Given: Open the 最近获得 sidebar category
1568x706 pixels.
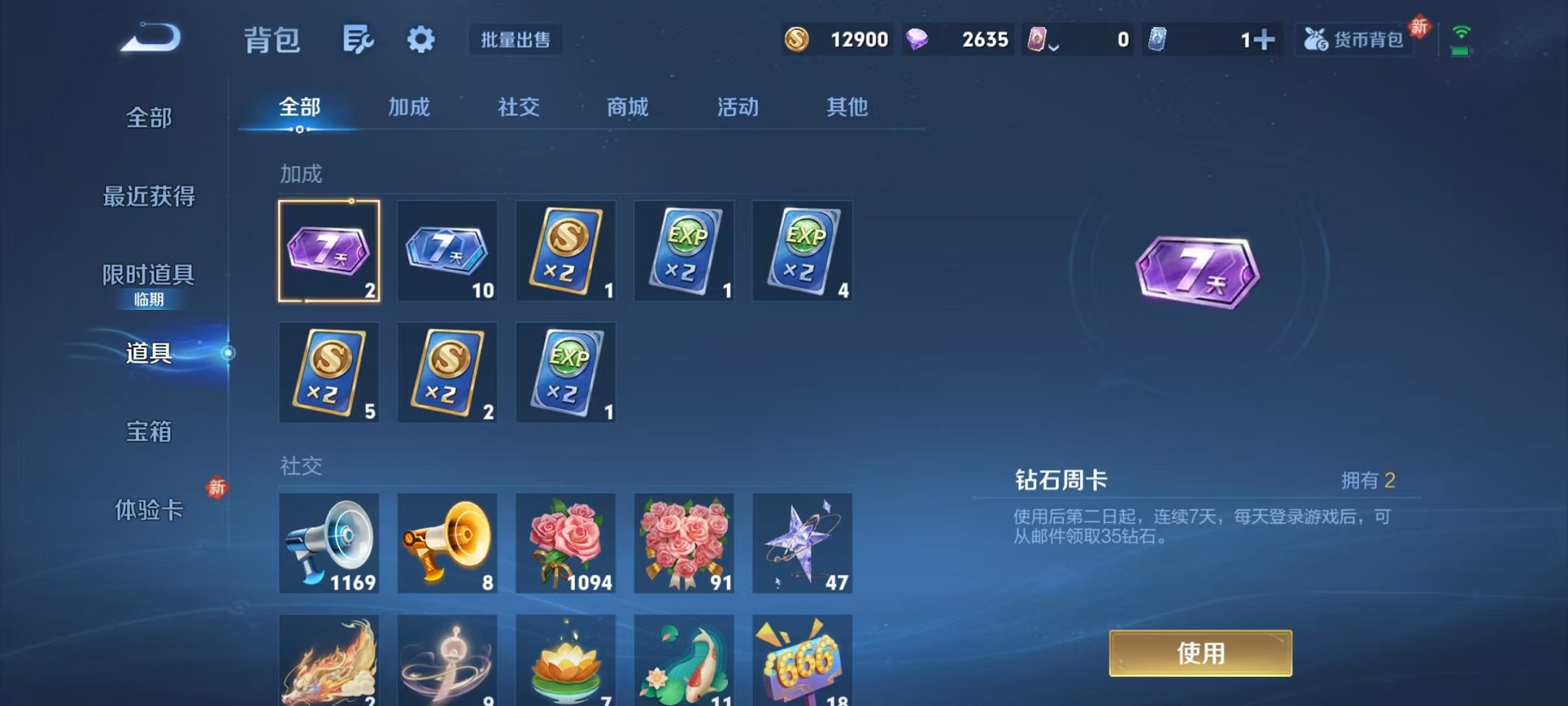Looking at the screenshot, I should [148, 197].
